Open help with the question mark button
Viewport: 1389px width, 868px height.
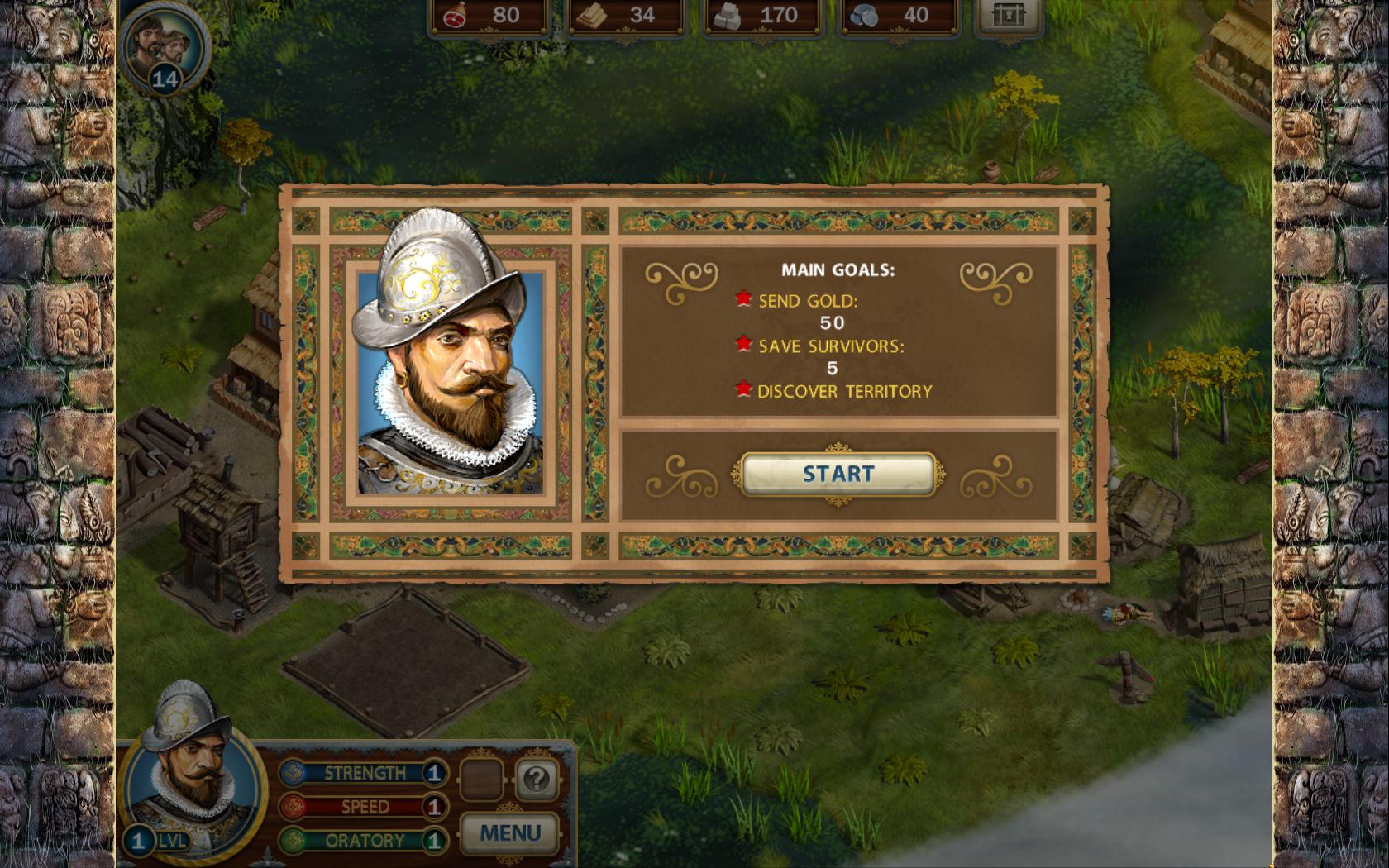[x=537, y=779]
